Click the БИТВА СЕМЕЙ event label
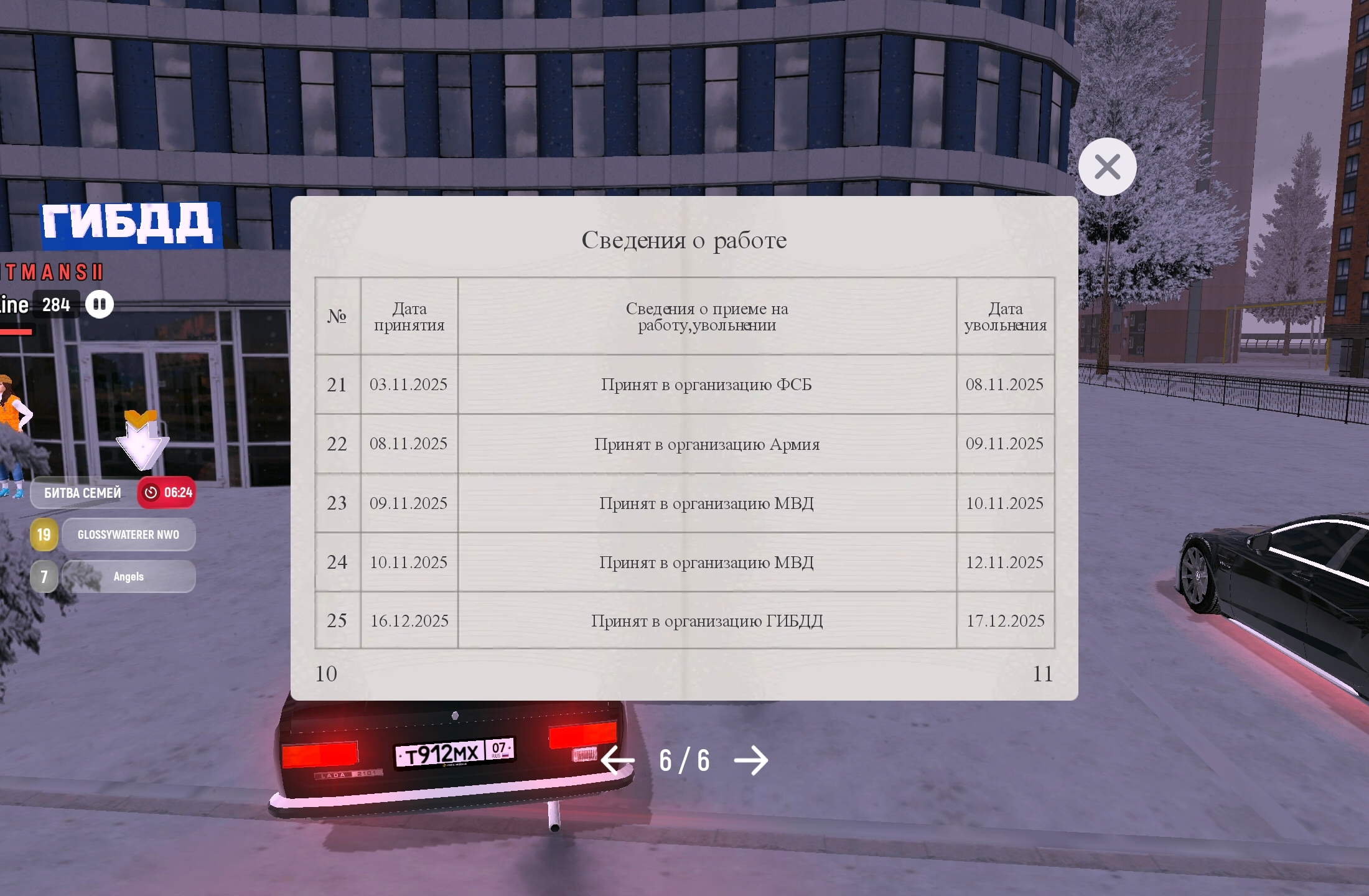This screenshot has height=896, width=1369. (x=82, y=493)
